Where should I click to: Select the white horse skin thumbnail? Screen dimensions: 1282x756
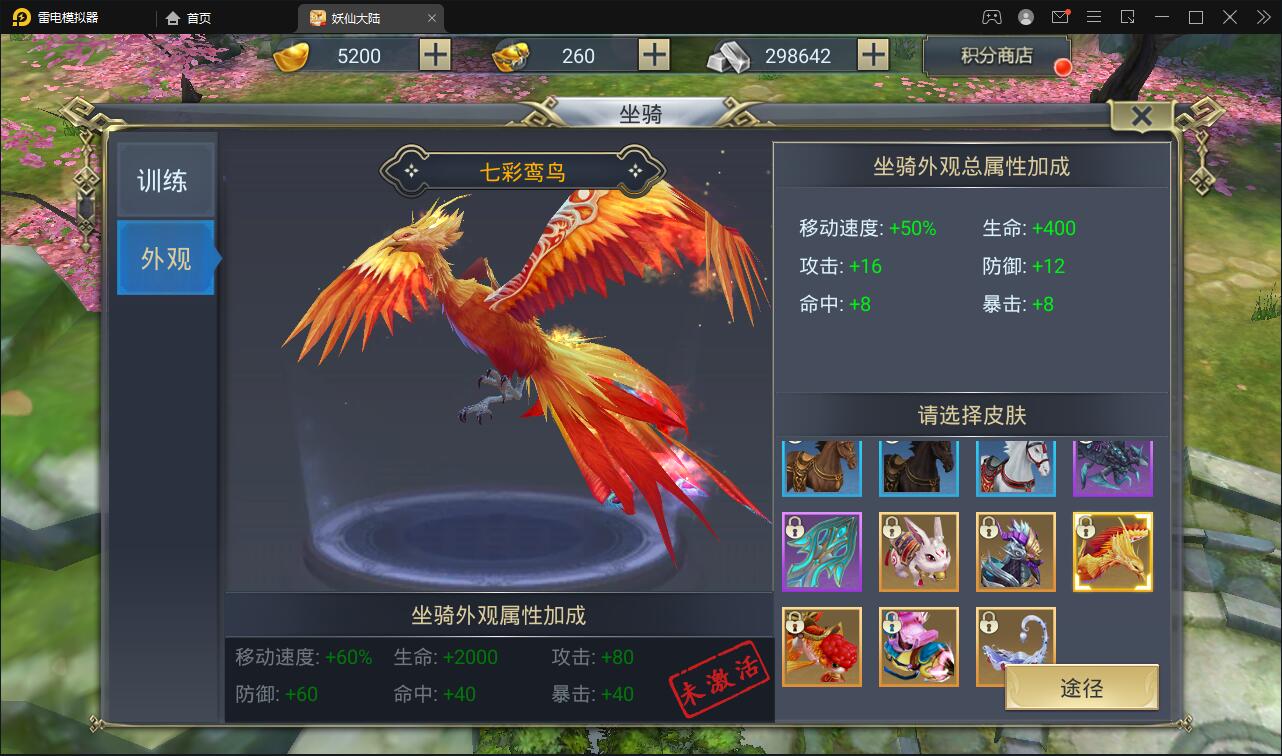click(1015, 466)
